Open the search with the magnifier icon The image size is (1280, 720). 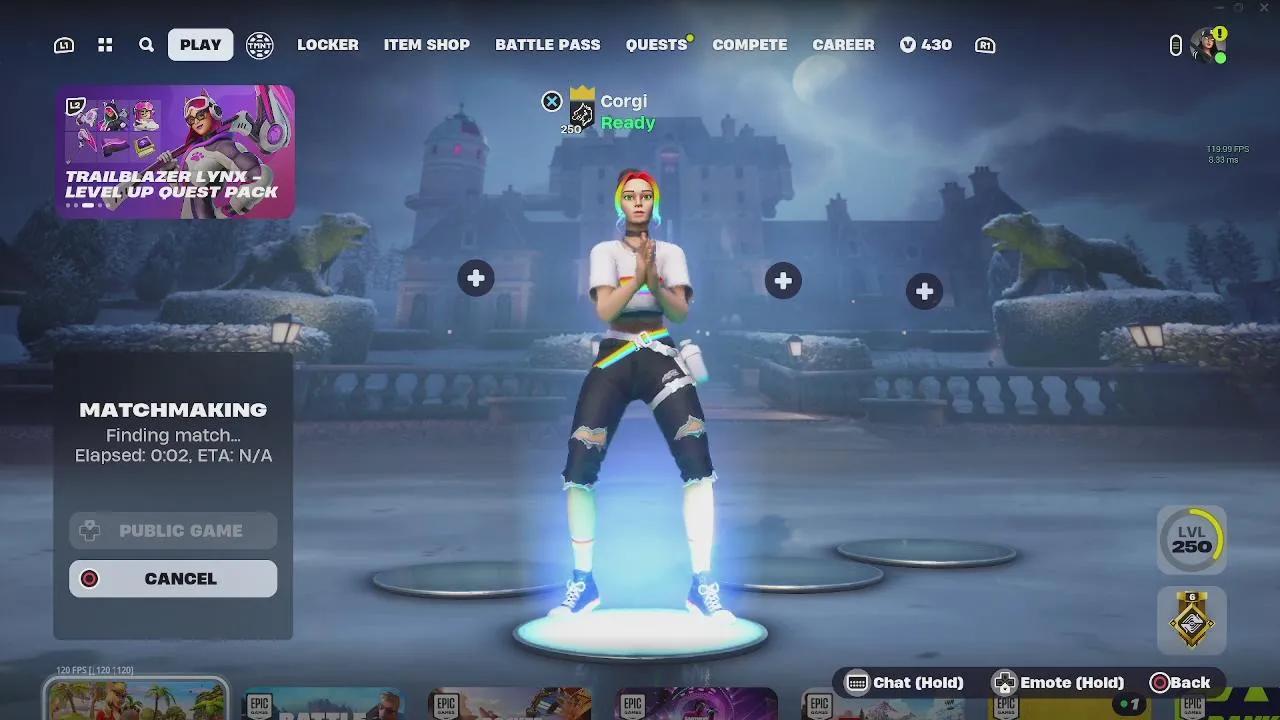[x=145, y=44]
